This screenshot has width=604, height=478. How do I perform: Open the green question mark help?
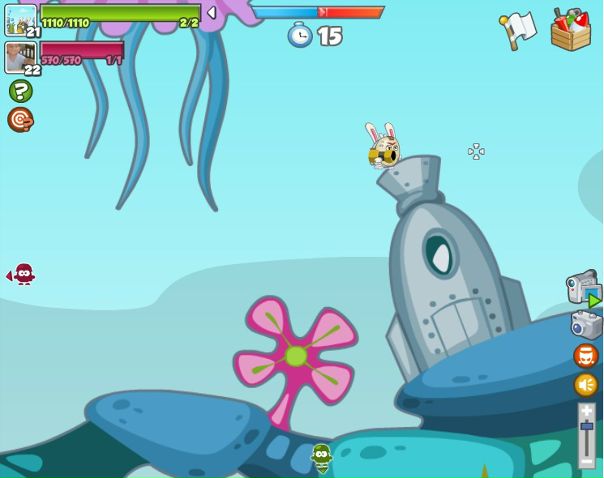[20, 91]
